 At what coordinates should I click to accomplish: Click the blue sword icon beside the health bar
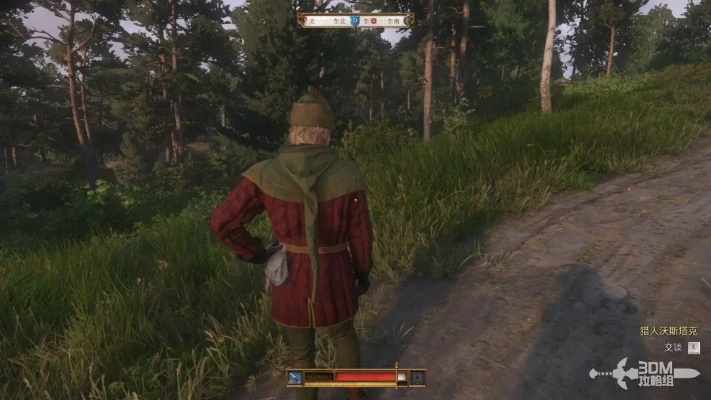click(296, 378)
